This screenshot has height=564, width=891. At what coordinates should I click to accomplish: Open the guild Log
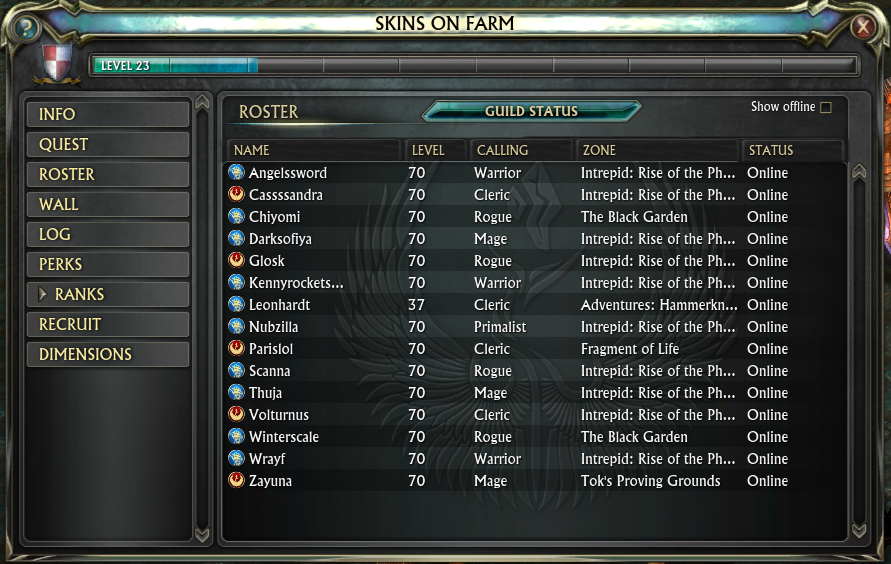108,234
